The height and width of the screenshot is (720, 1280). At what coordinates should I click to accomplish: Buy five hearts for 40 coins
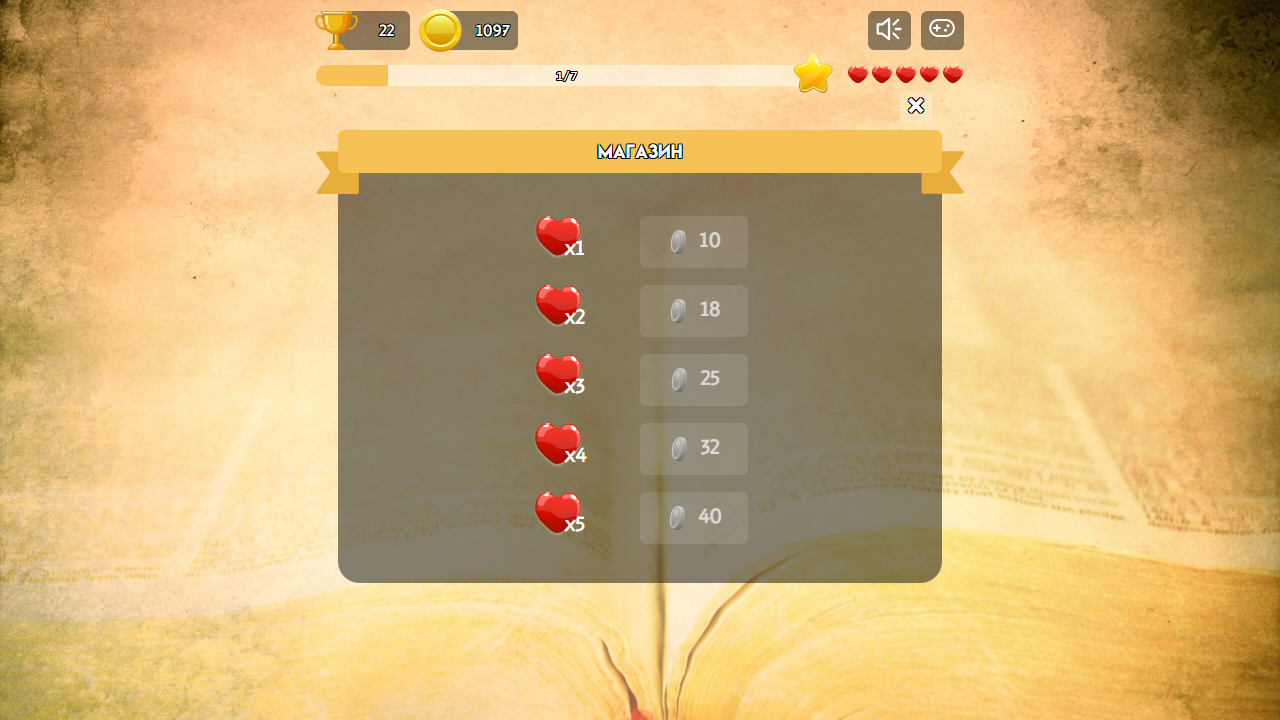pyautogui.click(x=693, y=517)
